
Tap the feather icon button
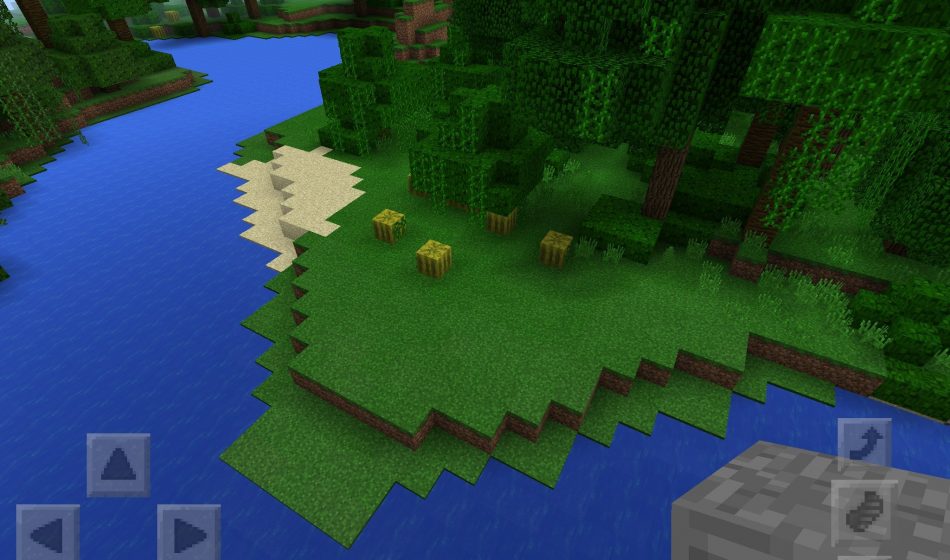point(863,512)
